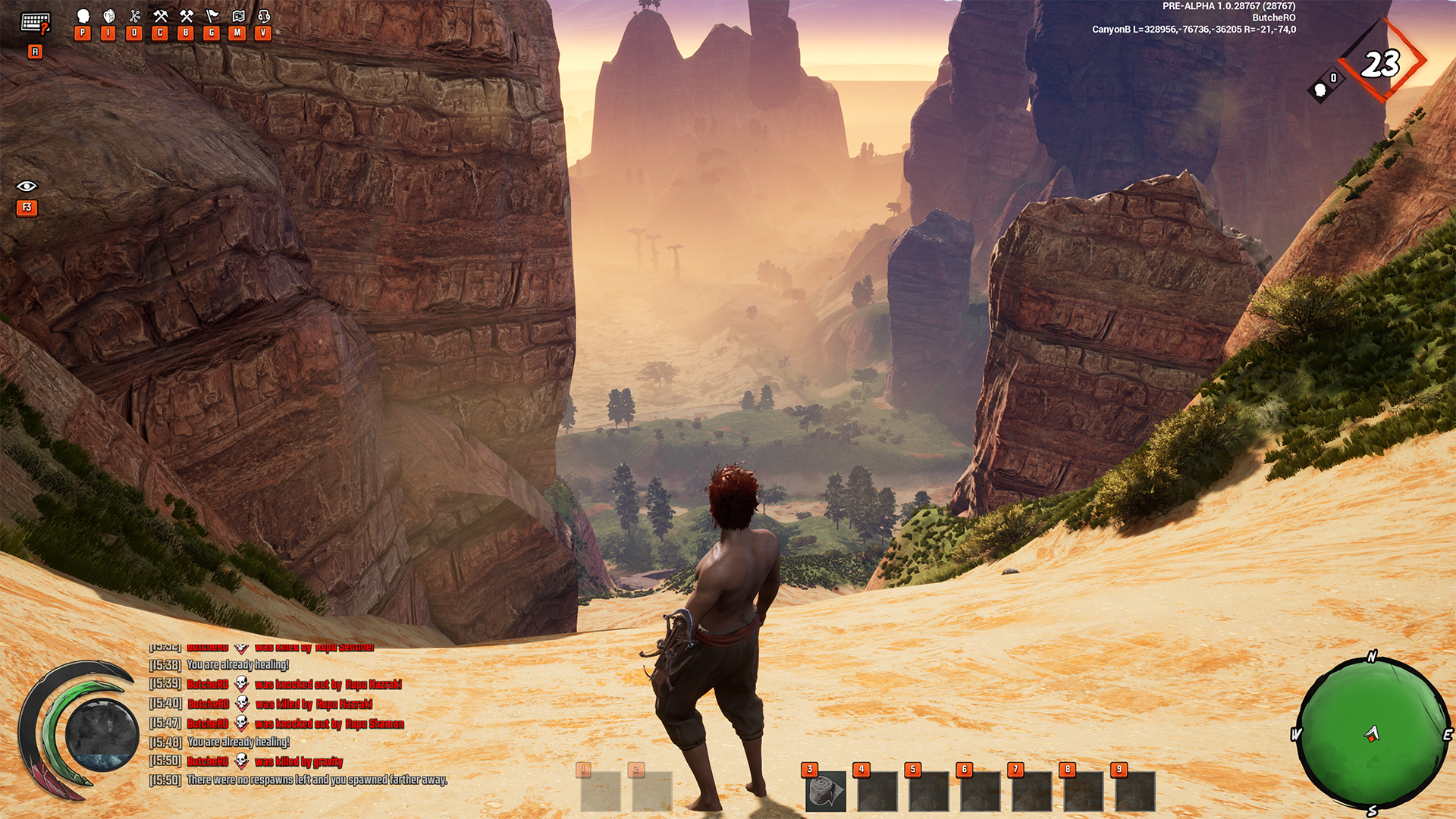Open the crossed hammers icon above B
The height and width of the screenshot is (819, 1456).
[x=187, y=16]
